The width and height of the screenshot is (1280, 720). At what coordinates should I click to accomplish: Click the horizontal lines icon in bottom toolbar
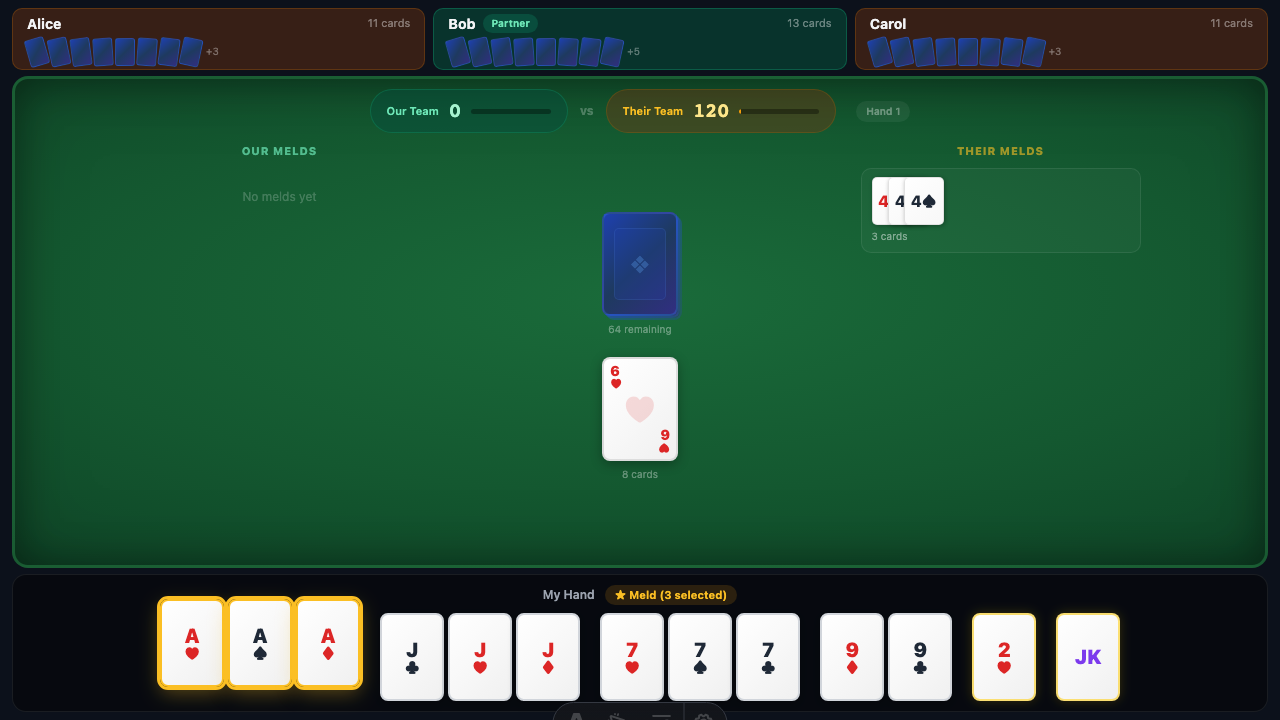(x=661, y=716)
